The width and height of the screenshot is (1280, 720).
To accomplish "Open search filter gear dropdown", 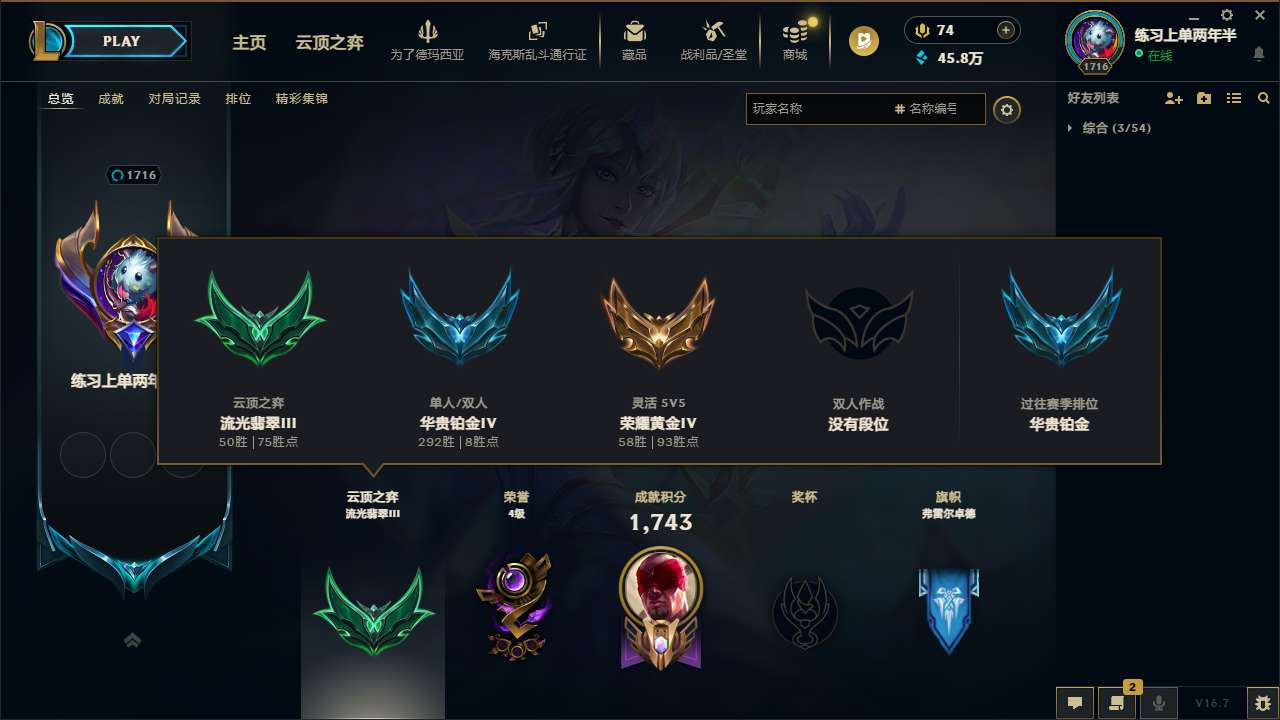I will (x=1007, y=110).
